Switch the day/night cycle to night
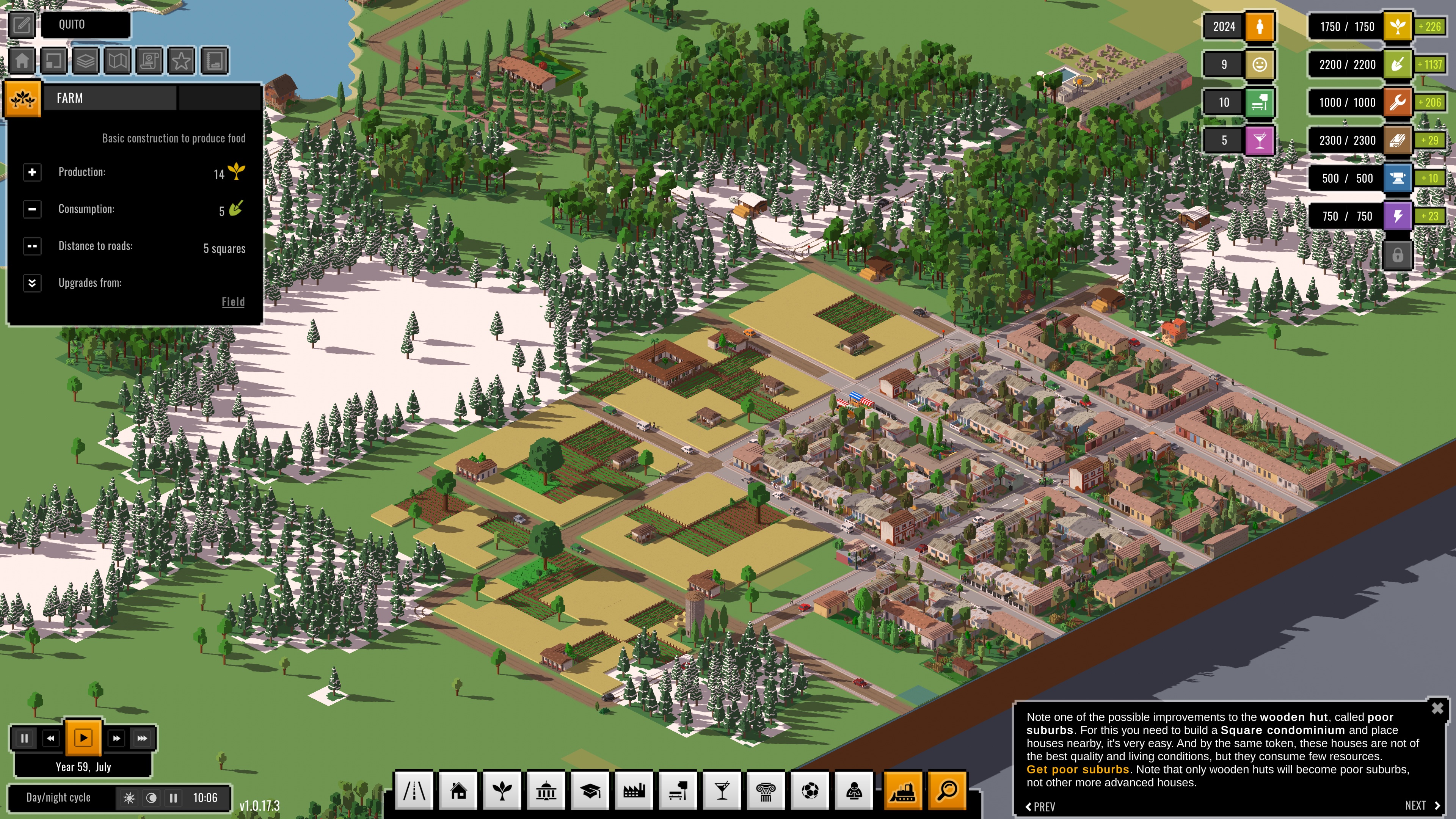This screenshot has height=819, width=1456. point(152,797)
